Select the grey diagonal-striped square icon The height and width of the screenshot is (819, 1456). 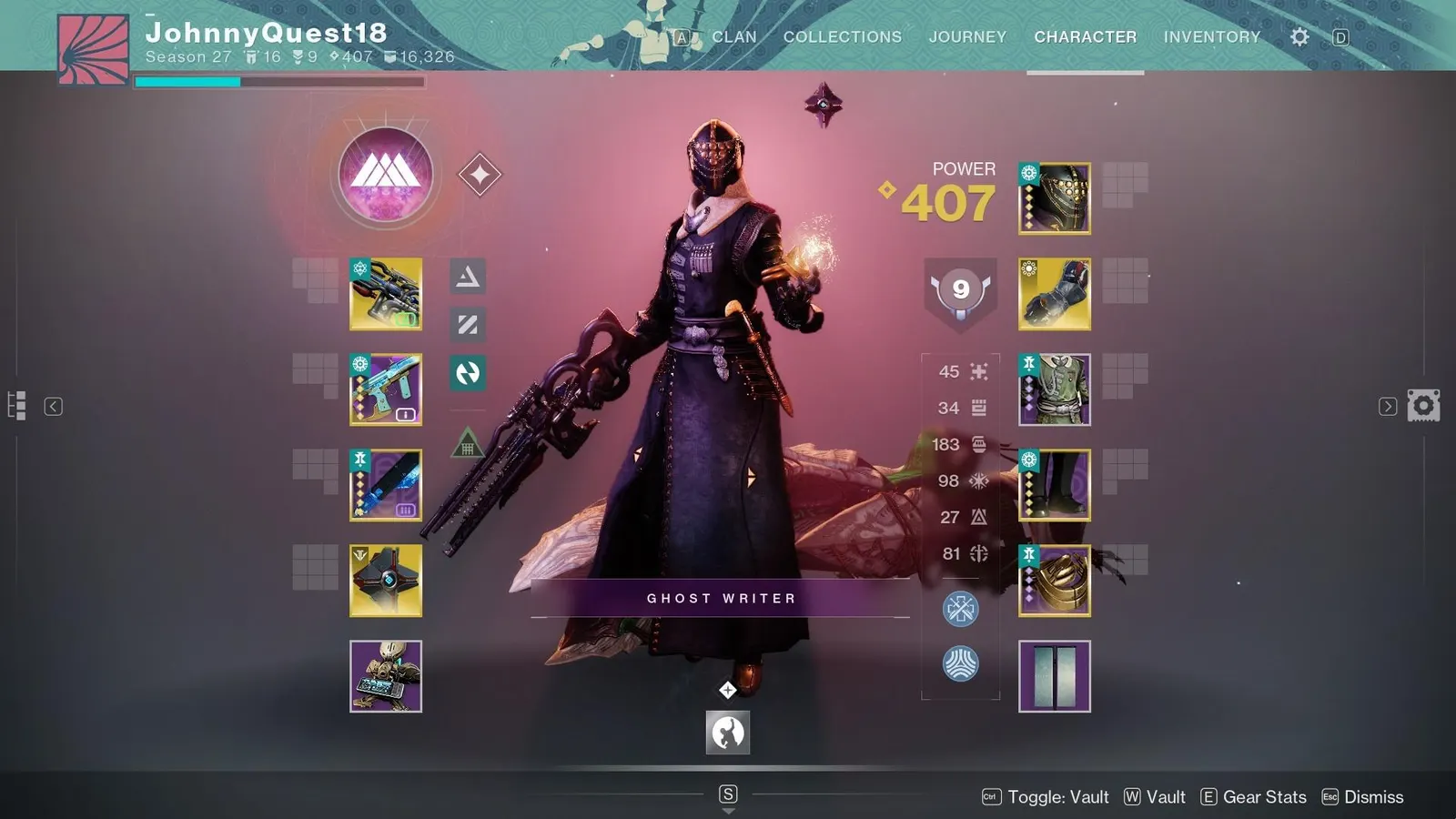coord(467,326)
